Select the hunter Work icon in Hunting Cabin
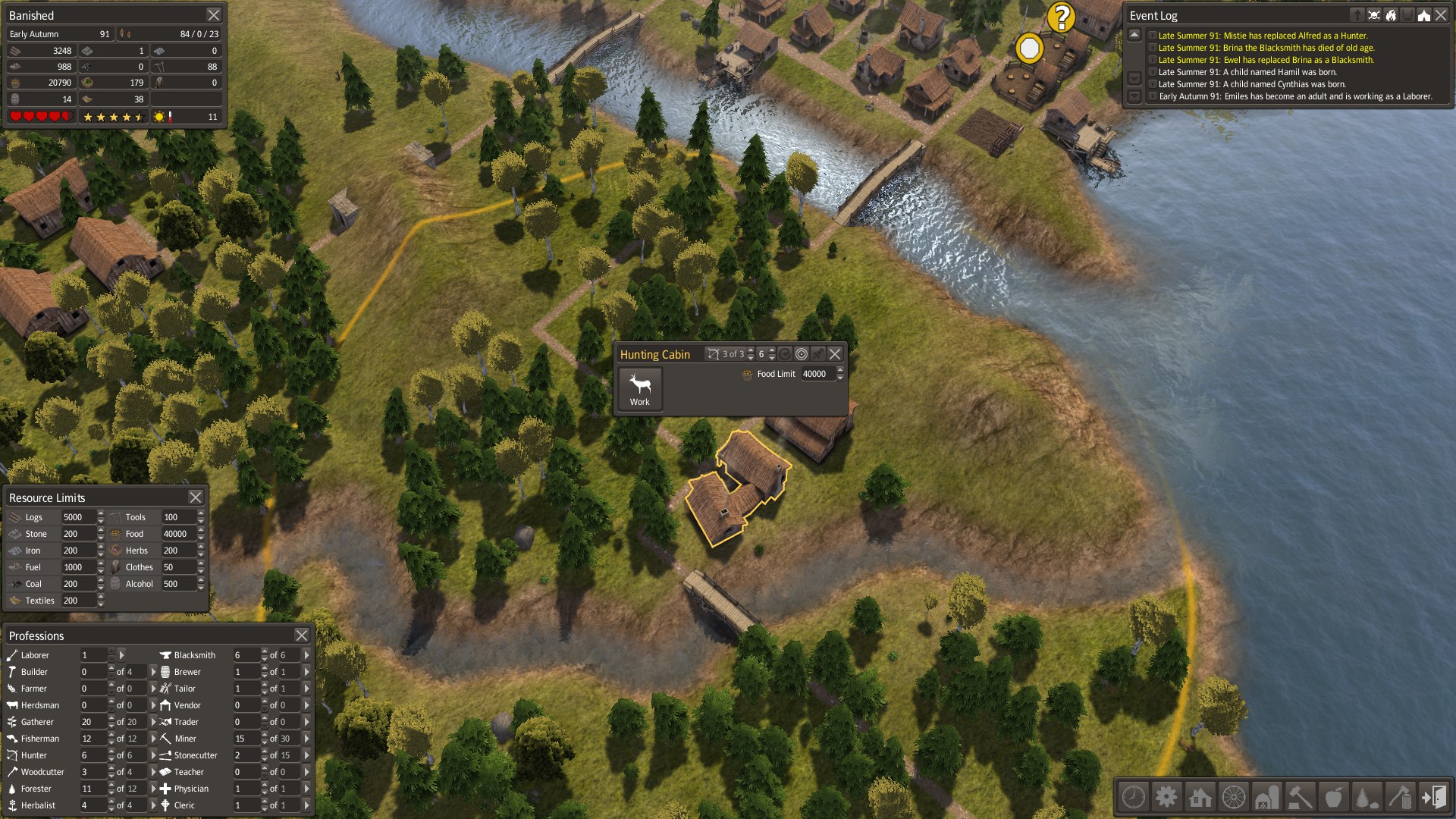The width and height of the screenshot is (1456, 819). click(639, 388)
